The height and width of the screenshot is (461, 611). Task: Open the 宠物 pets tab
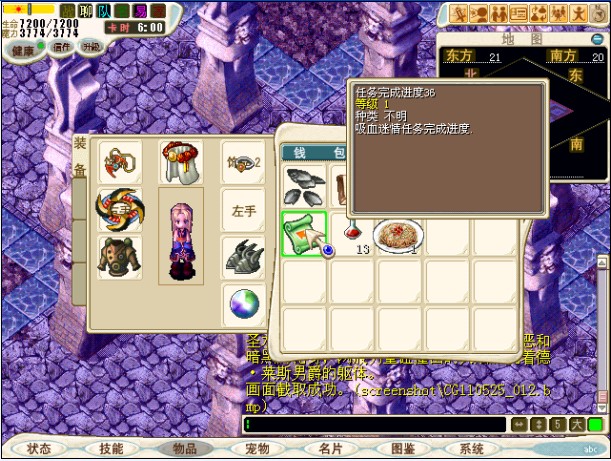[257, 450]
